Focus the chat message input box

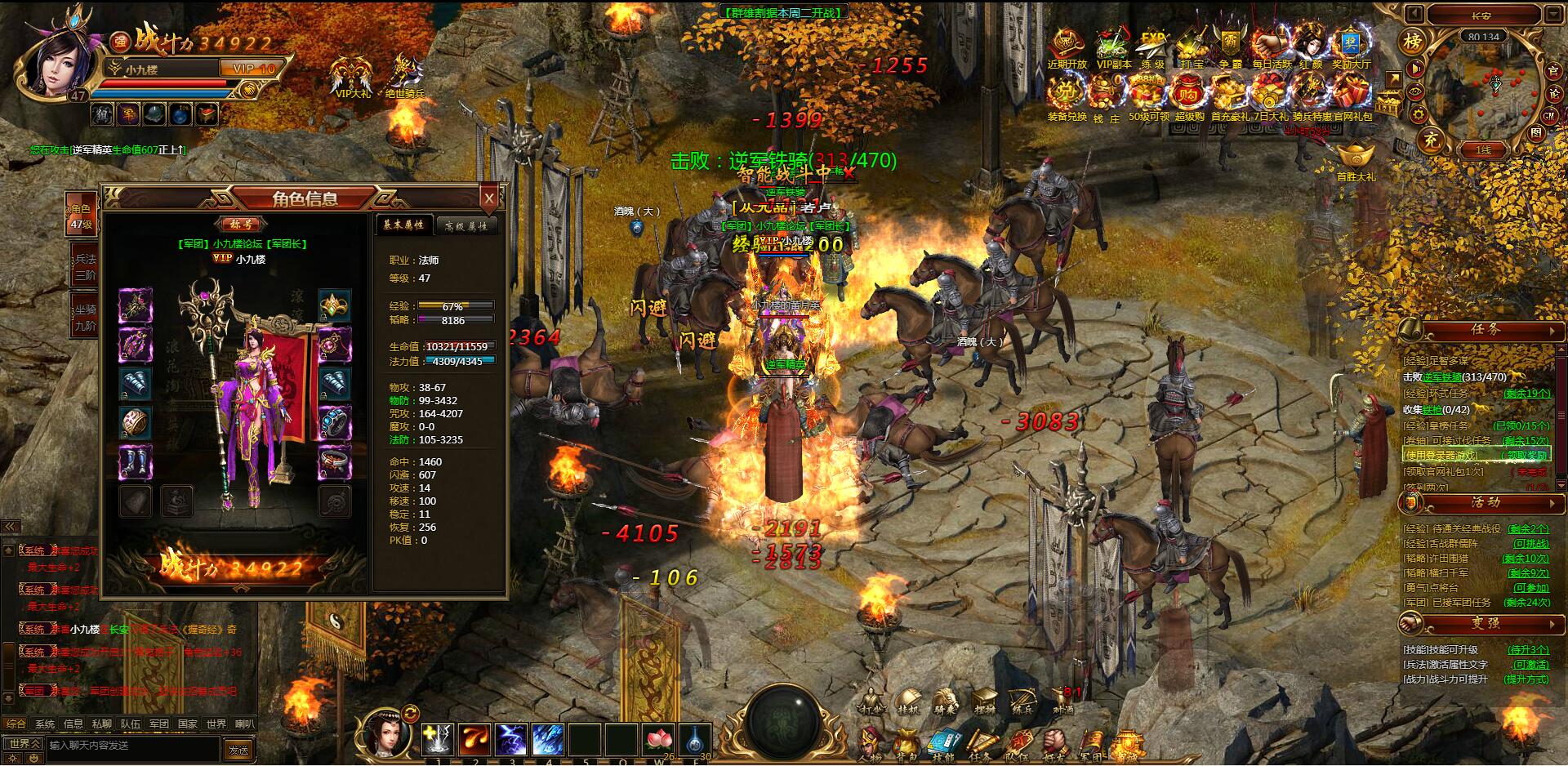(131, 746)
